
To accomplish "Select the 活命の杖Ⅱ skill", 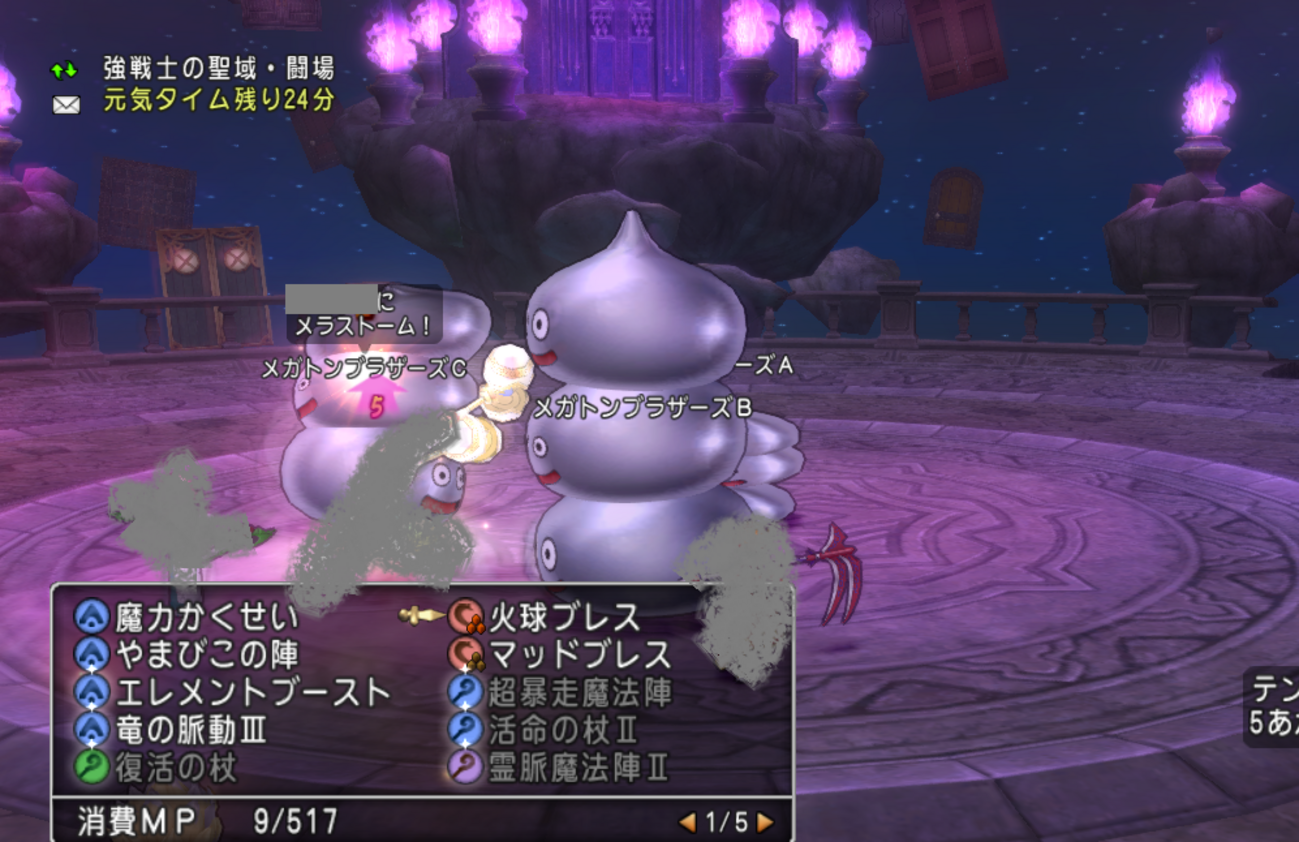I will tap(563, 730).
